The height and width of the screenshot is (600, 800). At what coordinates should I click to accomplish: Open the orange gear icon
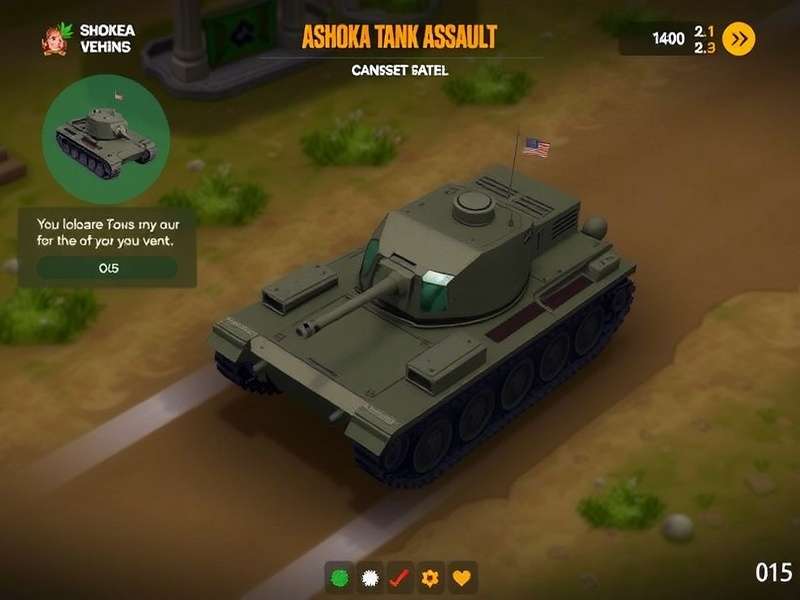click(x=431, y=577)
